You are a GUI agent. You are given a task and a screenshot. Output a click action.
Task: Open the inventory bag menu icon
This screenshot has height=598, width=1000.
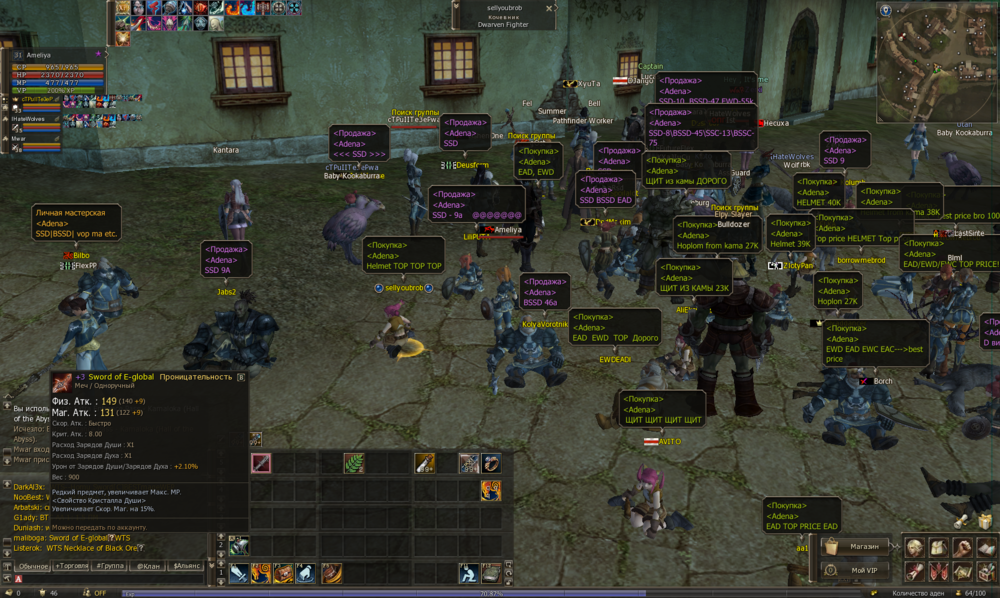[938, 548]
